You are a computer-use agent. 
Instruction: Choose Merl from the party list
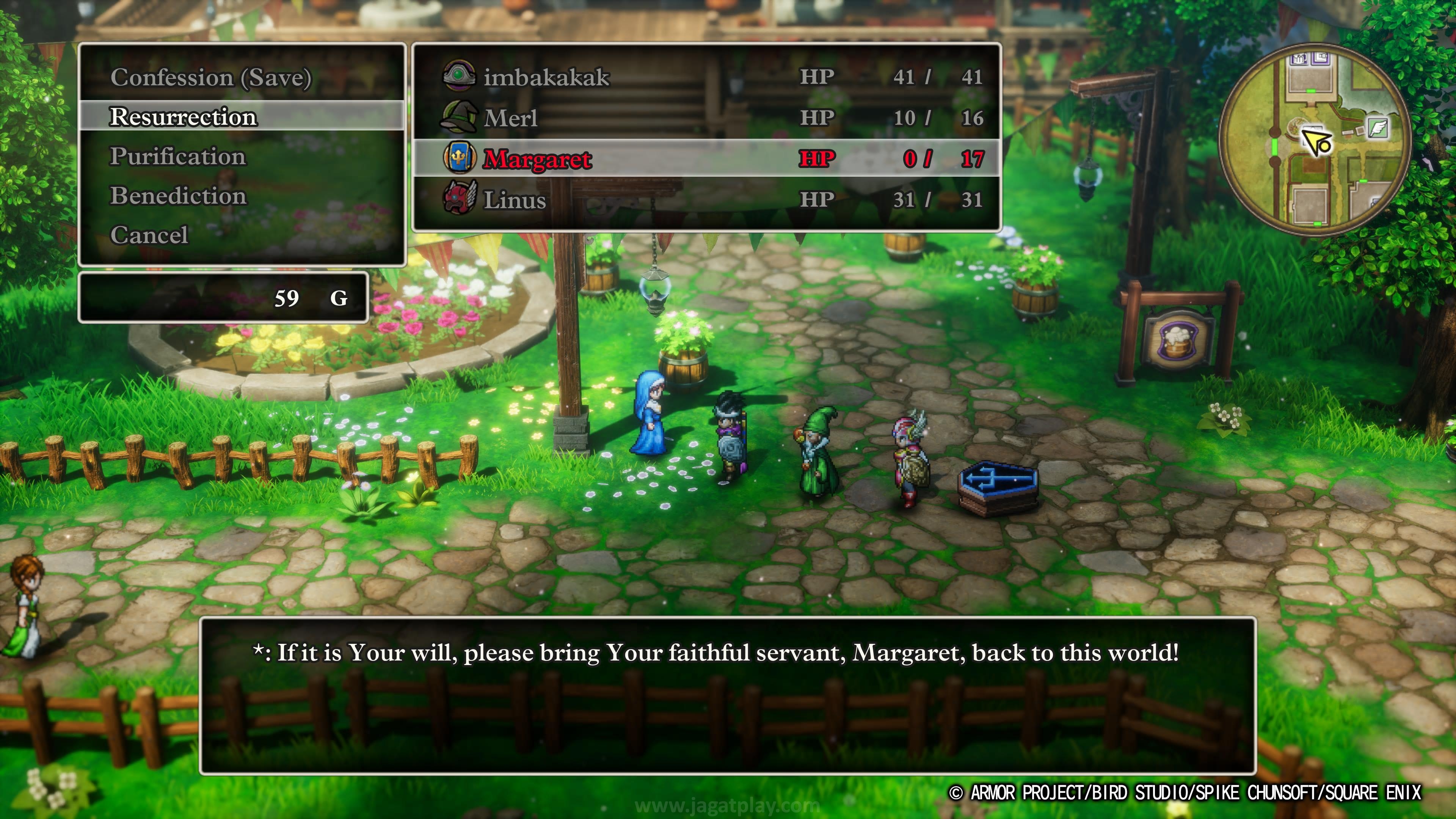(x=510, y=118)
